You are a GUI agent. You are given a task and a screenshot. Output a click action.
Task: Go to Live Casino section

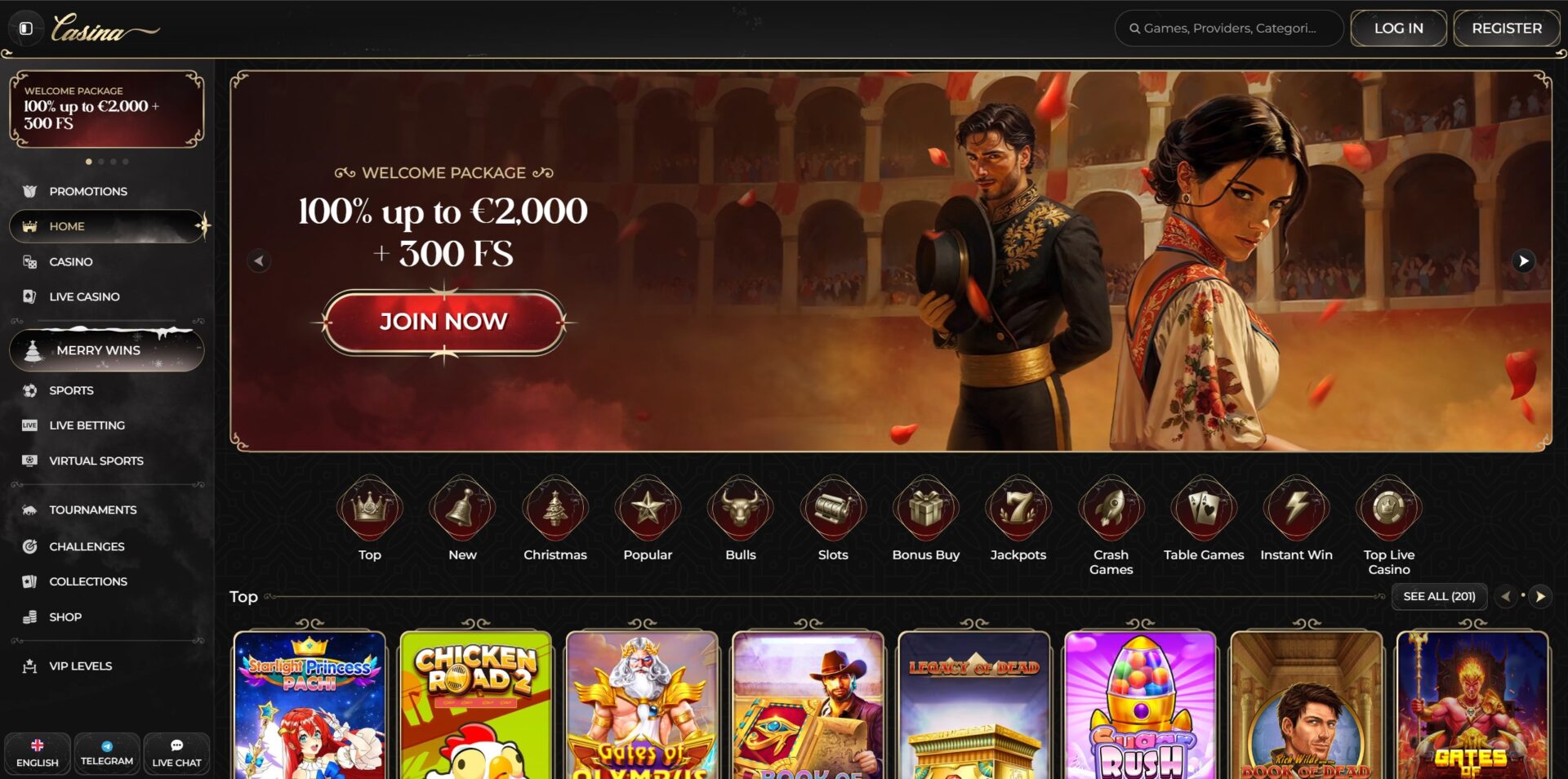click(84, 296)
